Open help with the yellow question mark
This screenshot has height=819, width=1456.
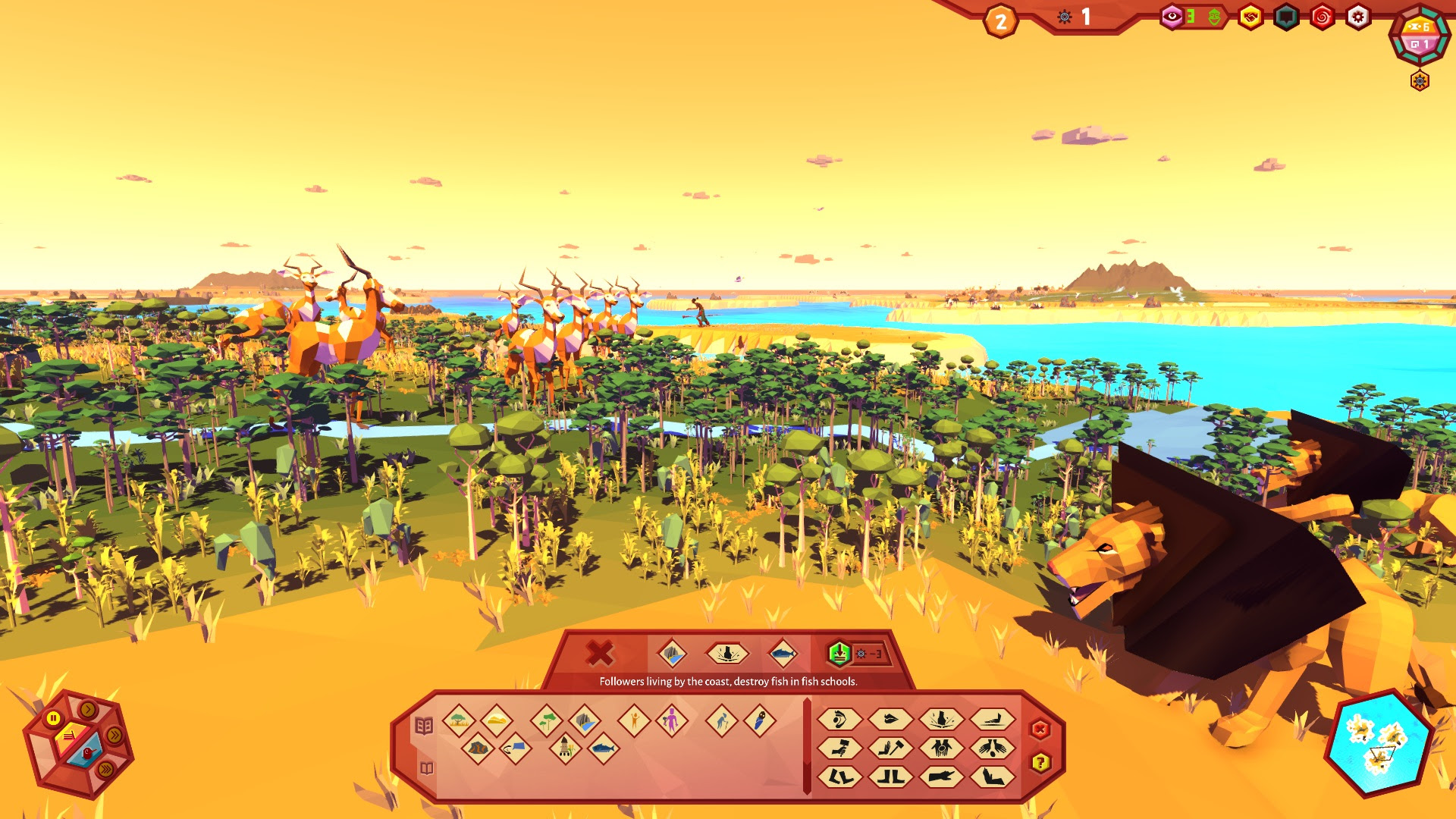point(1040,762)
